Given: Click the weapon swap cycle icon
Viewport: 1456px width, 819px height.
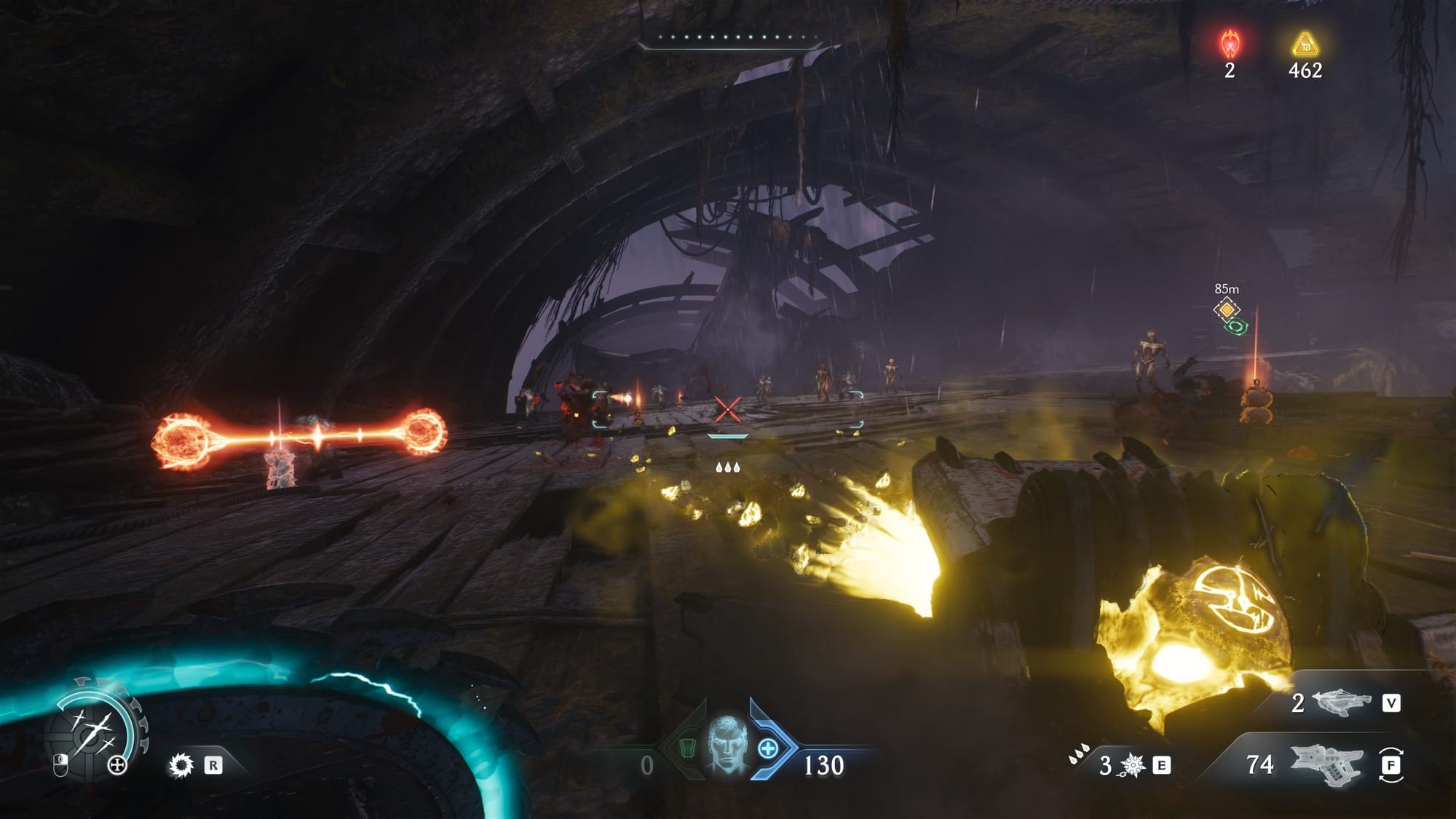Looking at the screenshot, I should pos(1390,765).
